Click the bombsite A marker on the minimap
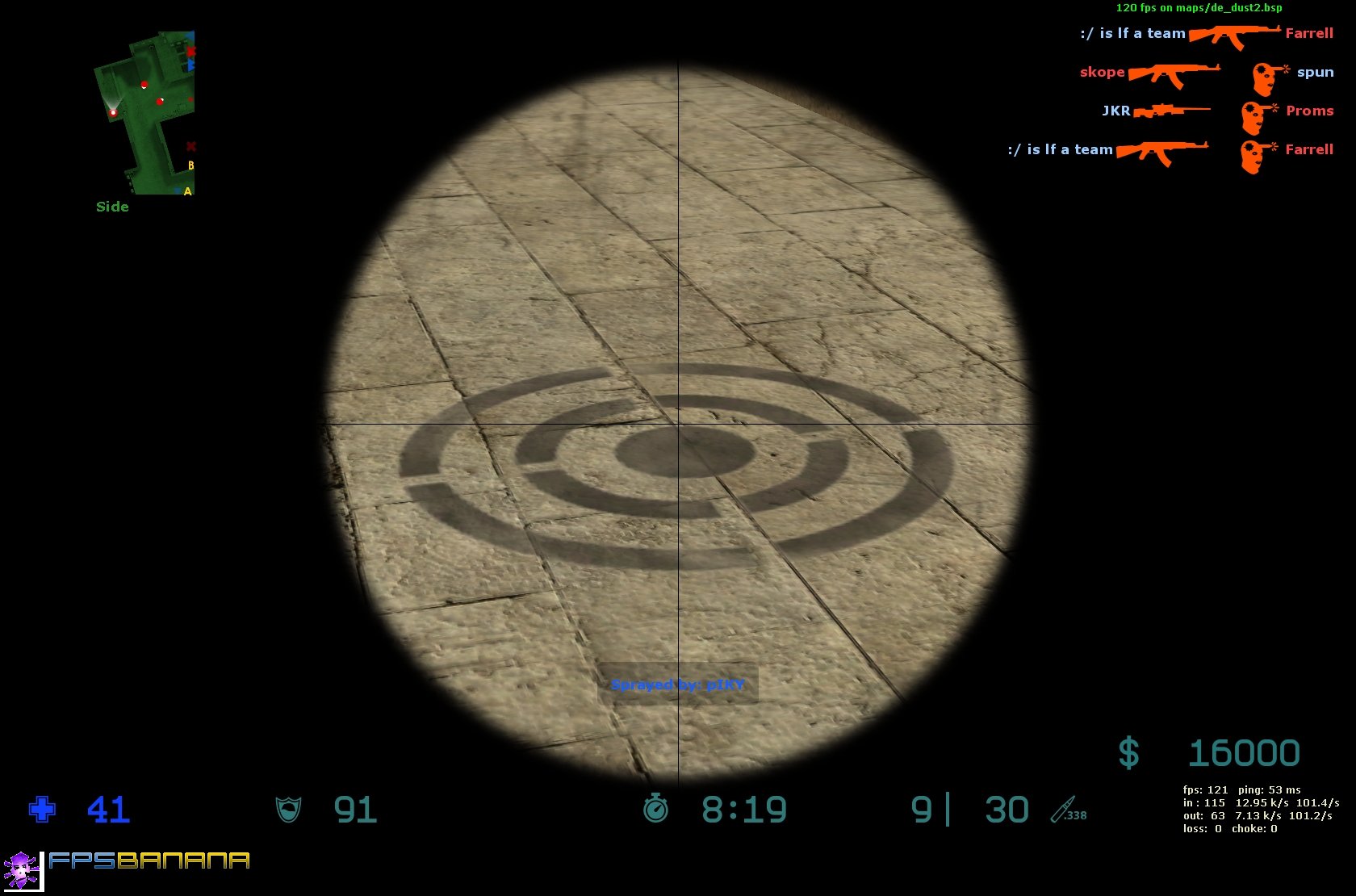Image resolution: width=1356 pixels, height=896 pixels. click(188, 191)
